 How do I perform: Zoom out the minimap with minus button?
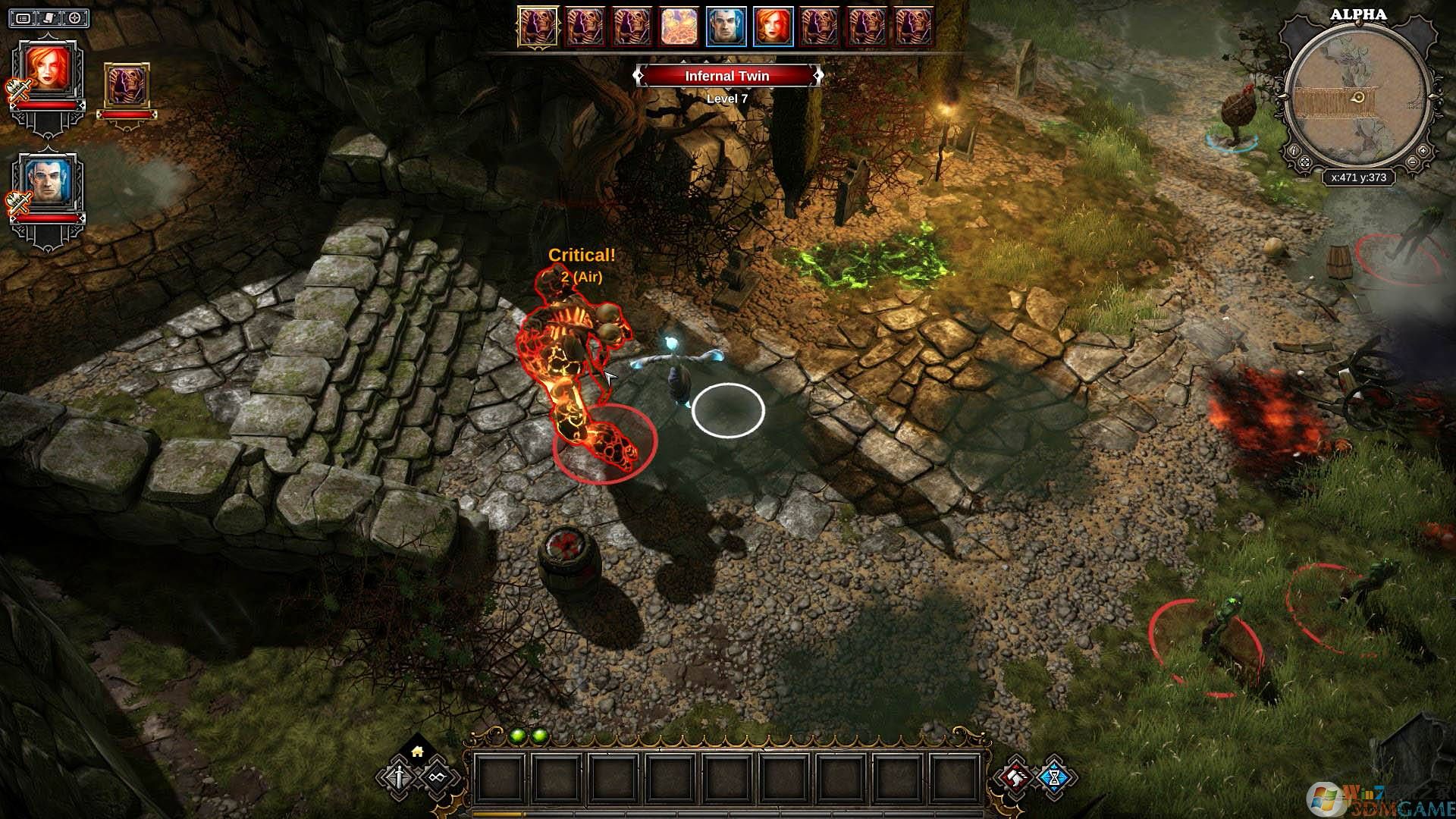(1410, 162)
